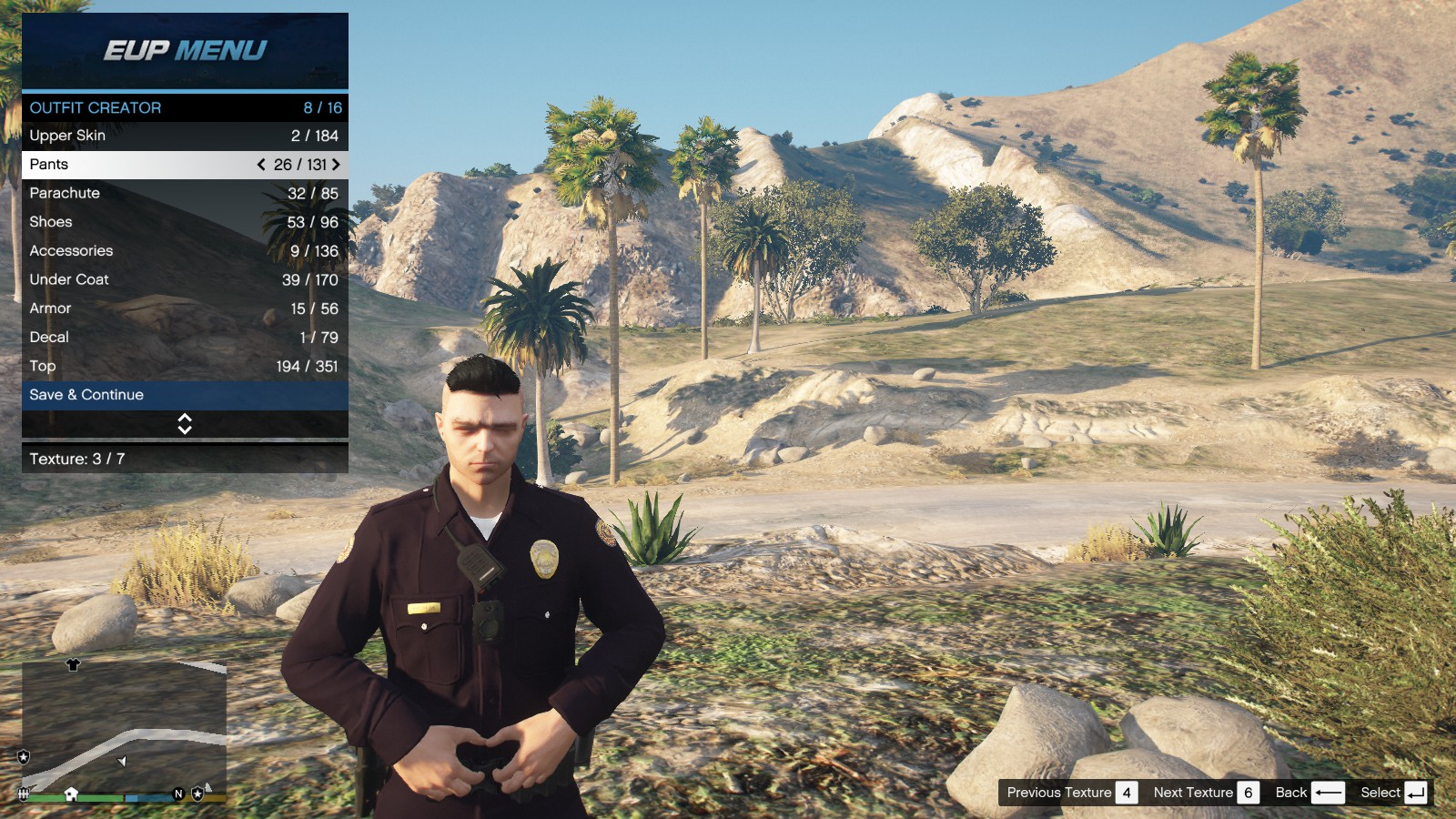Click the shirt icon above the minimap

pyautogui.click(x=74, y=665)
